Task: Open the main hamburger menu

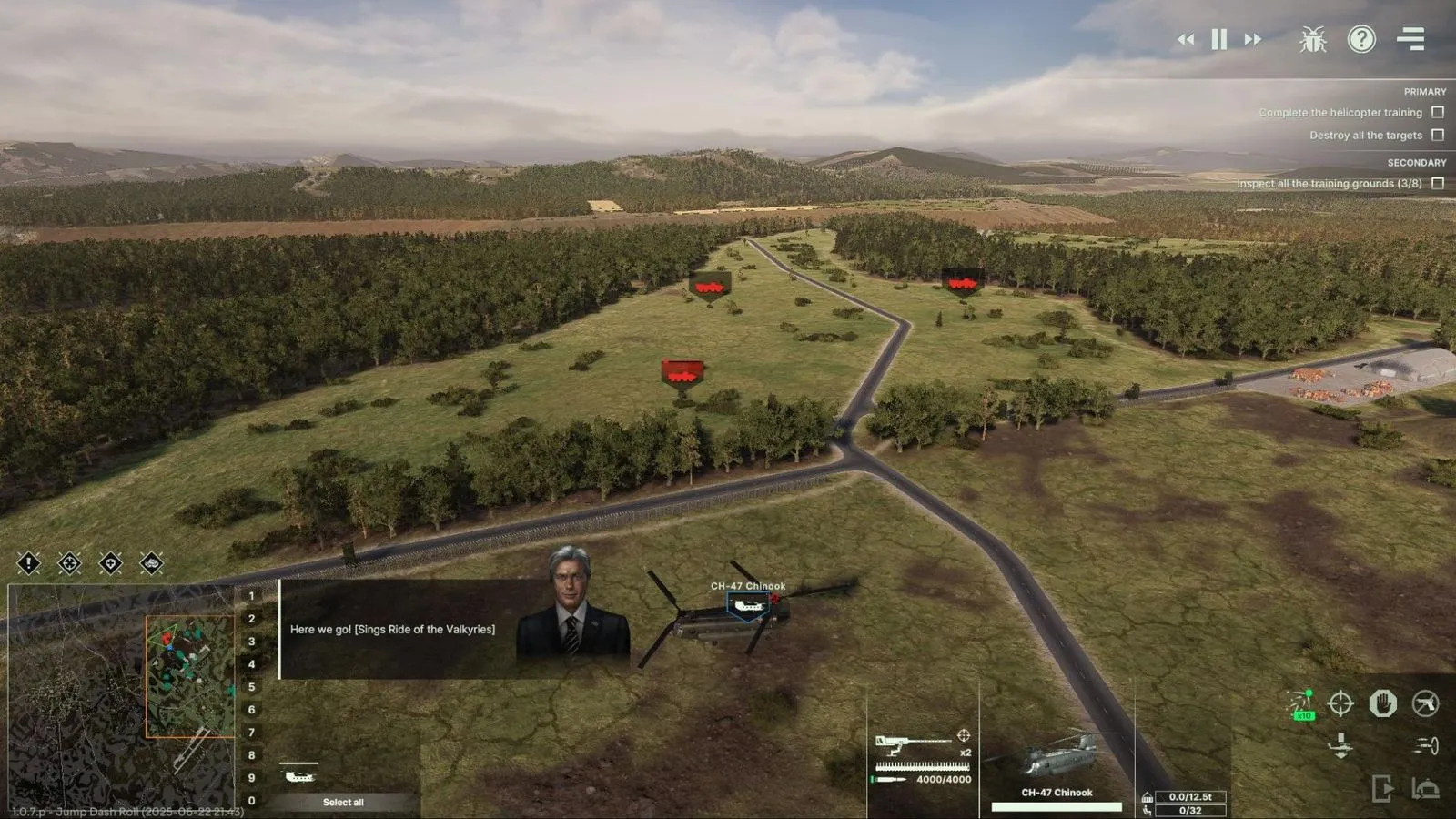Action: 1410,39
